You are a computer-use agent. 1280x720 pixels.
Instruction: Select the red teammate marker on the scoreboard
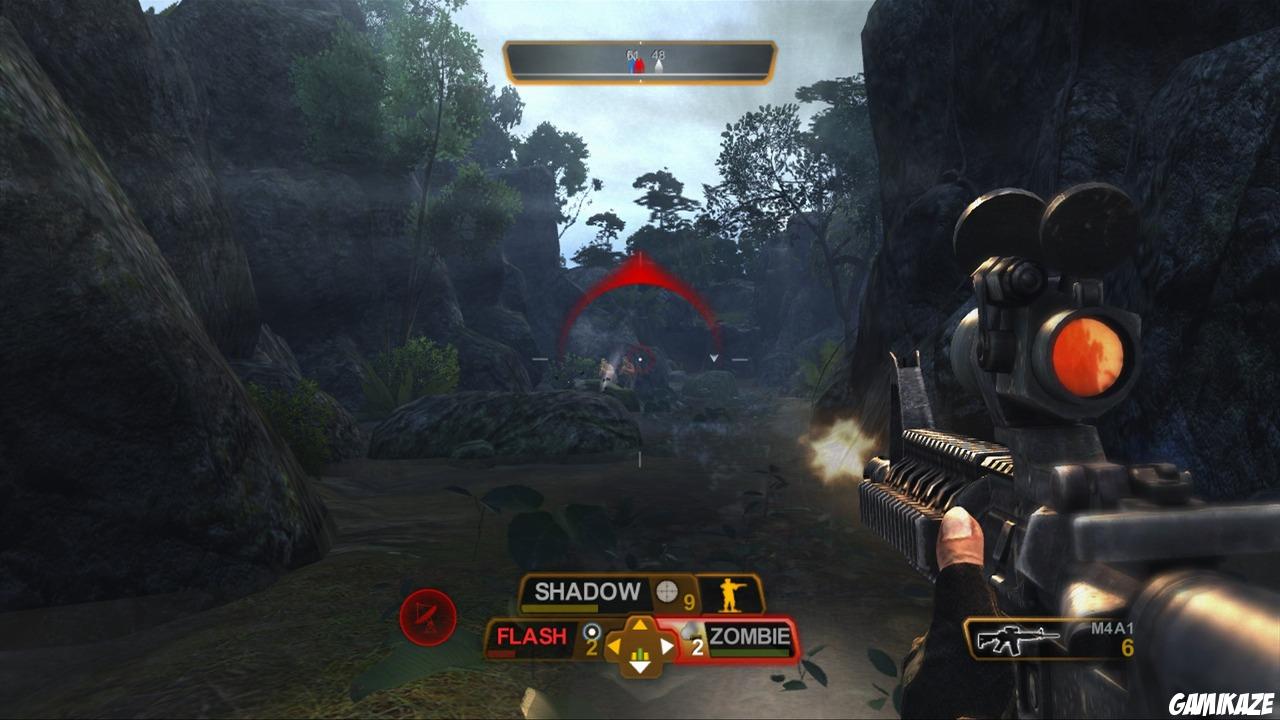pos(639,65)
